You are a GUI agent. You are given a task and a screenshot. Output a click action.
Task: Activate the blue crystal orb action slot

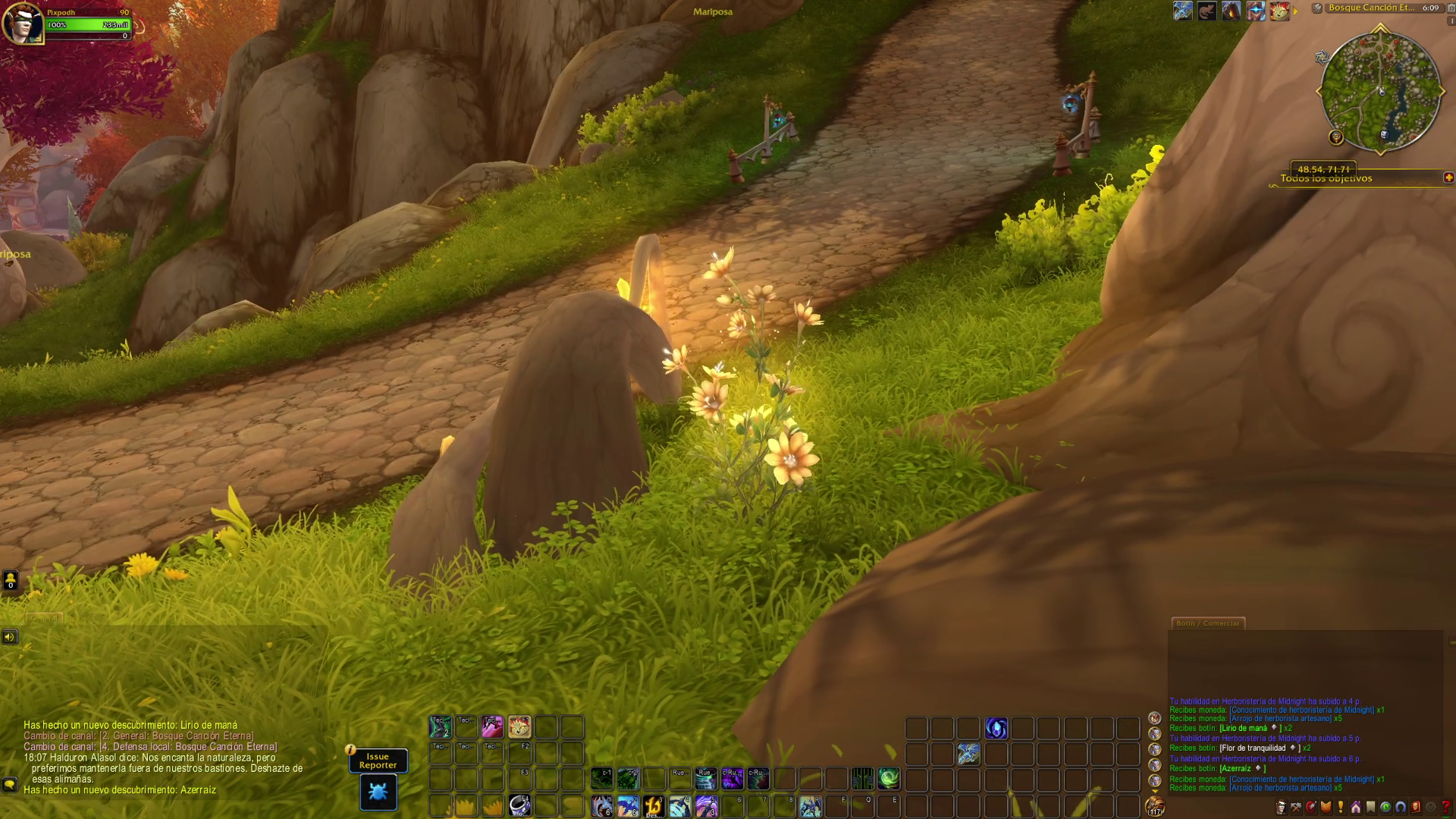pos(996,728)
